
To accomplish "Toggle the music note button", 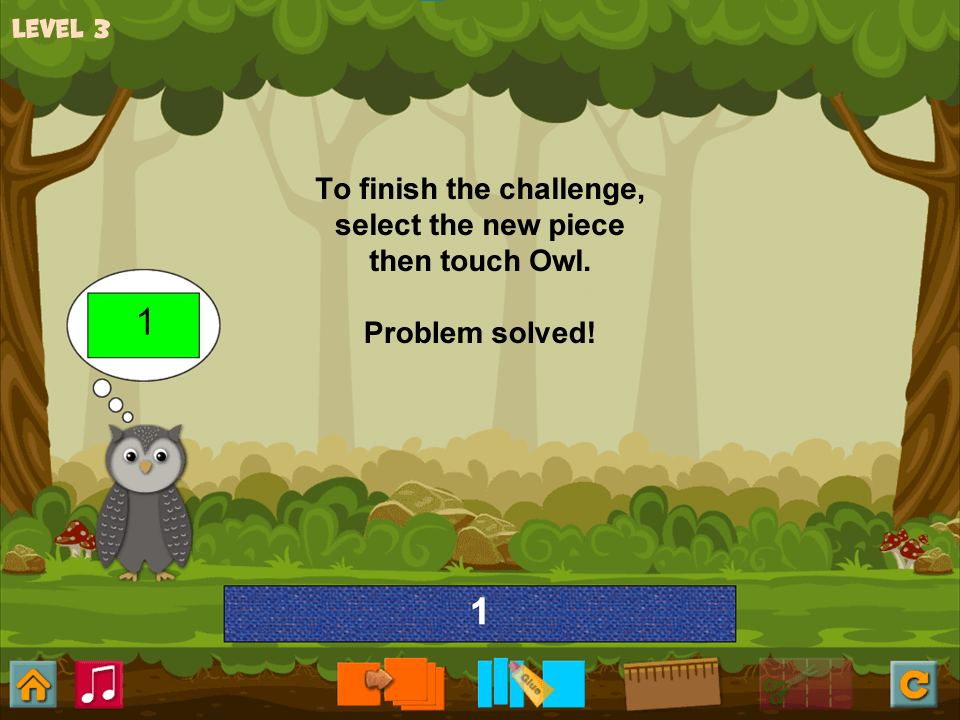I will pos(99,684).
